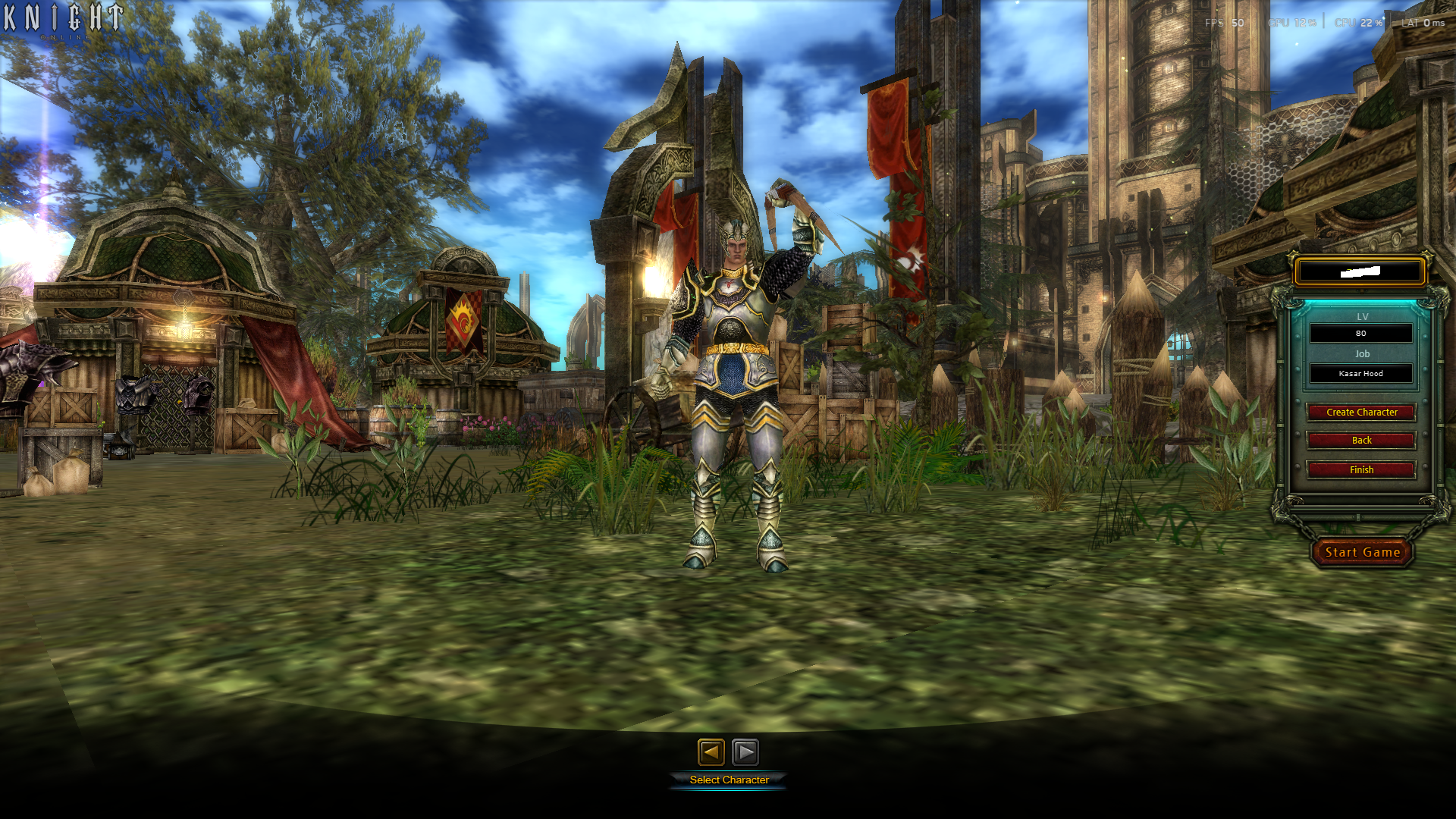Click the second CPU 22% indicator
1456x819 pixels.
click(x=1357, y=22)
